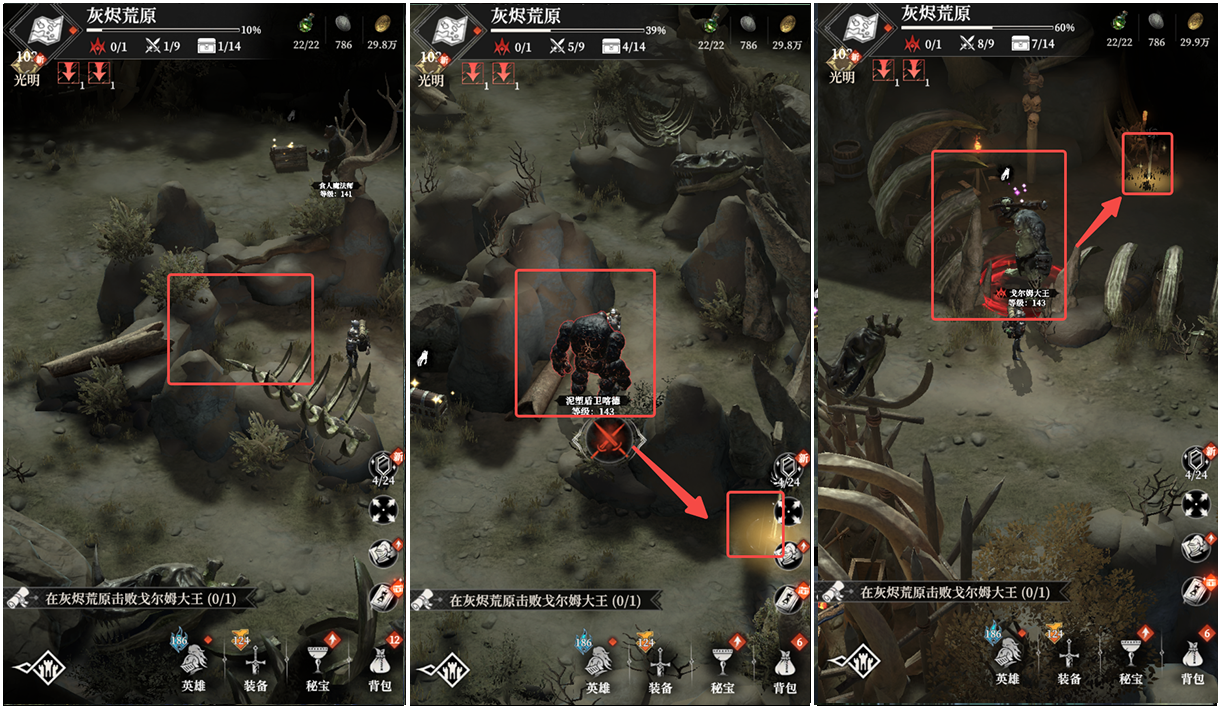The image size is (1220, 710).
Task: Tap the green potion 22/22 icon in the middle screenshot
Action: coord(711,24)
